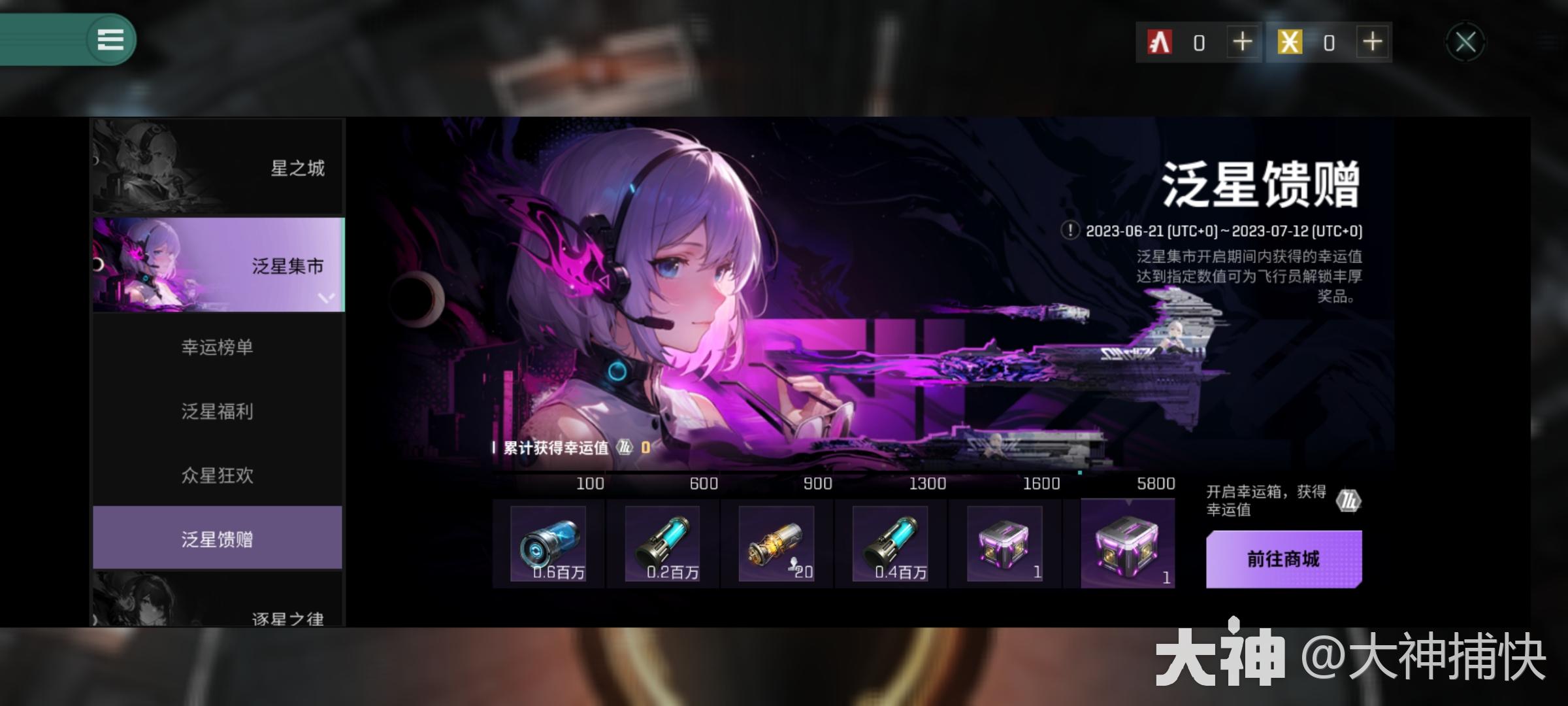Select the 100-point blue canister reward

pyautogui.click(x=548, y=544)
